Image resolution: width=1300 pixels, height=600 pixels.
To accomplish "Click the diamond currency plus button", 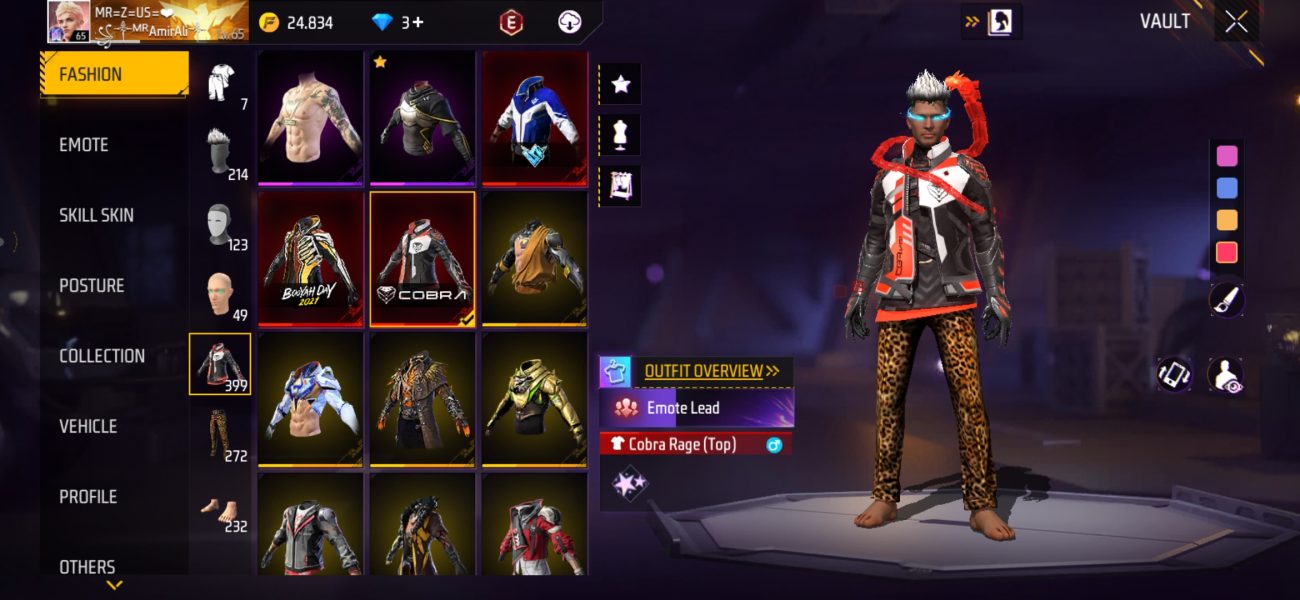I will click(413, 22).
